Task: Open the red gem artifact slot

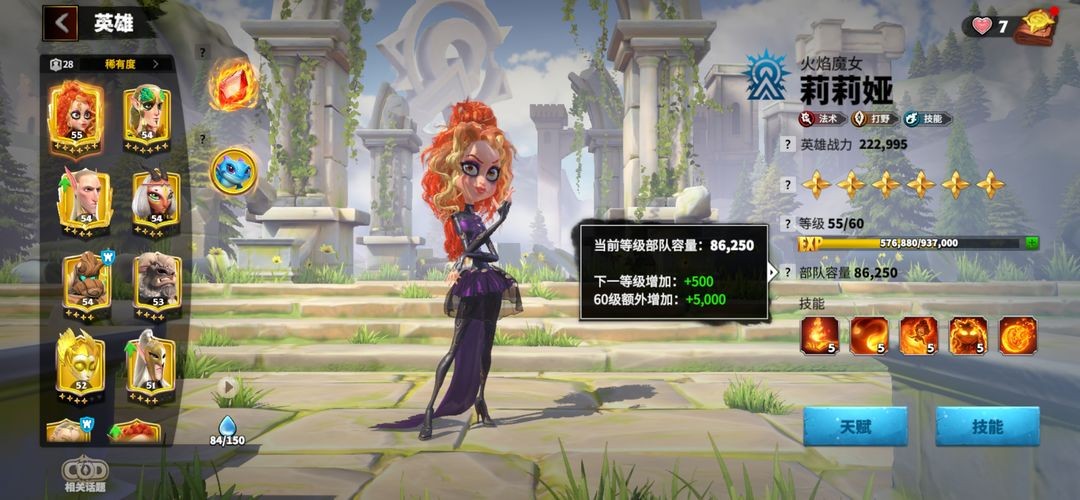Action: pyautogui.click(x=234, y=84)
